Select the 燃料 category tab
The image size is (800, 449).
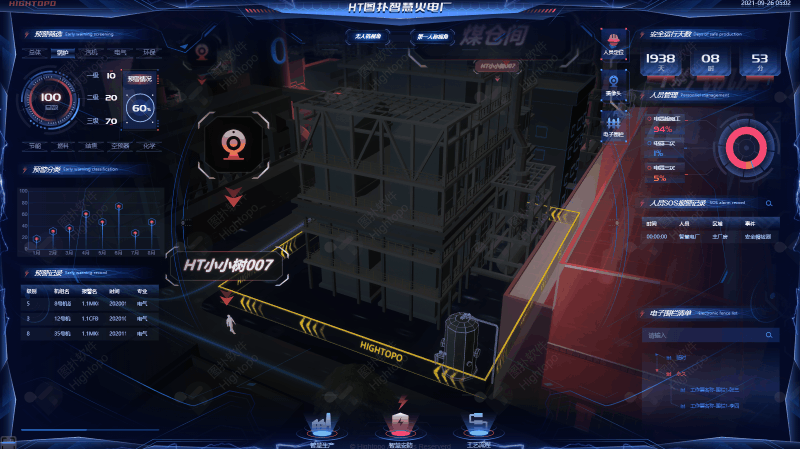[x=63, y=145]
